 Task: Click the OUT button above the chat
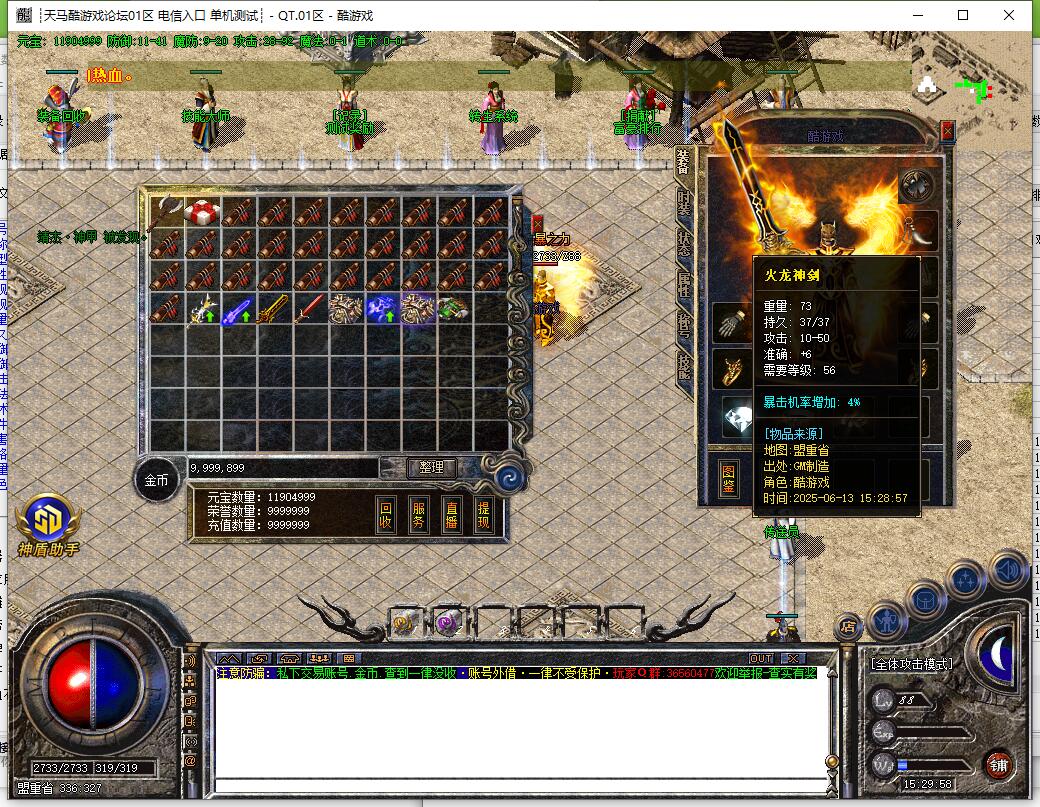tap(761, 658)
